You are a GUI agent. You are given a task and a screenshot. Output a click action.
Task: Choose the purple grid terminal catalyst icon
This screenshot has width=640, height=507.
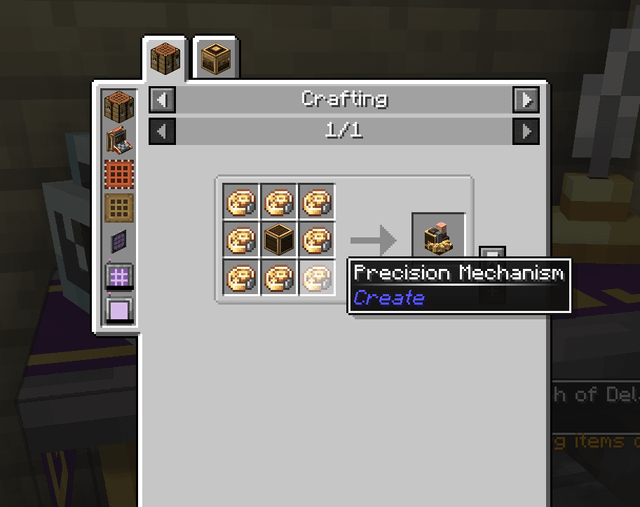(x=120, y=276)
